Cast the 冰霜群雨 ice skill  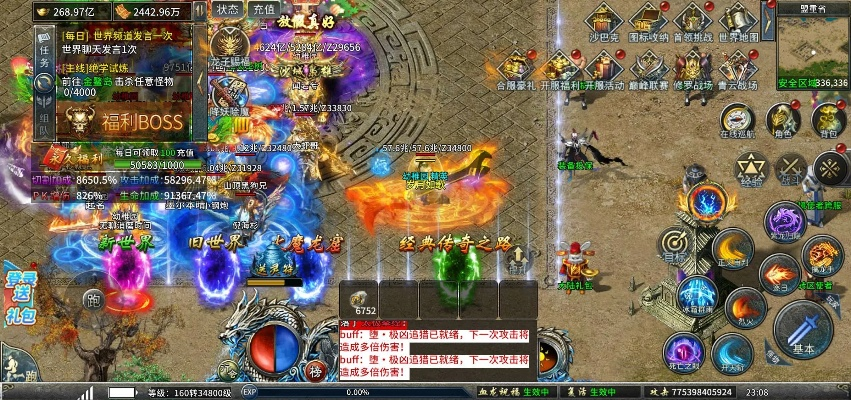click(696, 297)
